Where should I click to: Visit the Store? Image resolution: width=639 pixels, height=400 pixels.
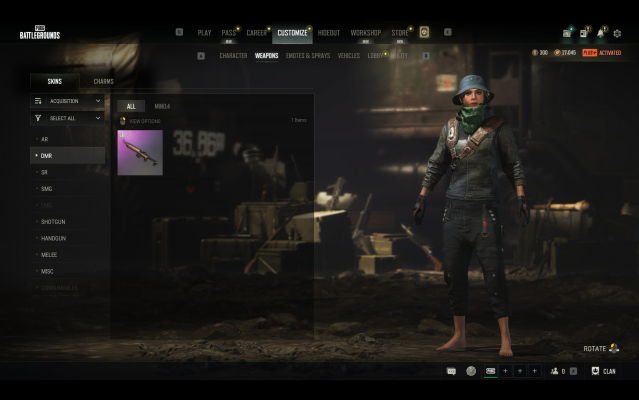click(400, 33)
